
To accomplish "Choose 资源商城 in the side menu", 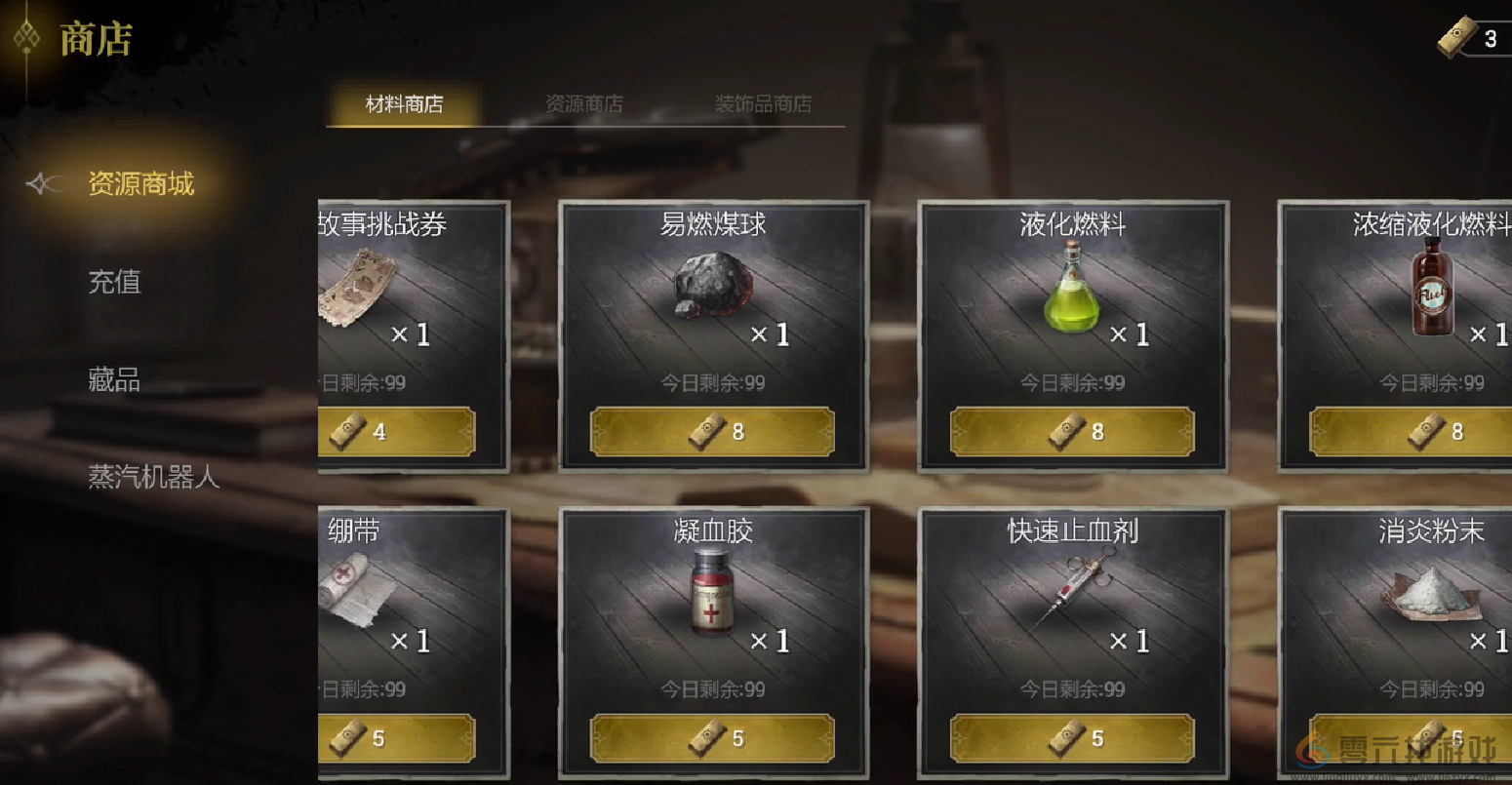I will click(141, 183).
